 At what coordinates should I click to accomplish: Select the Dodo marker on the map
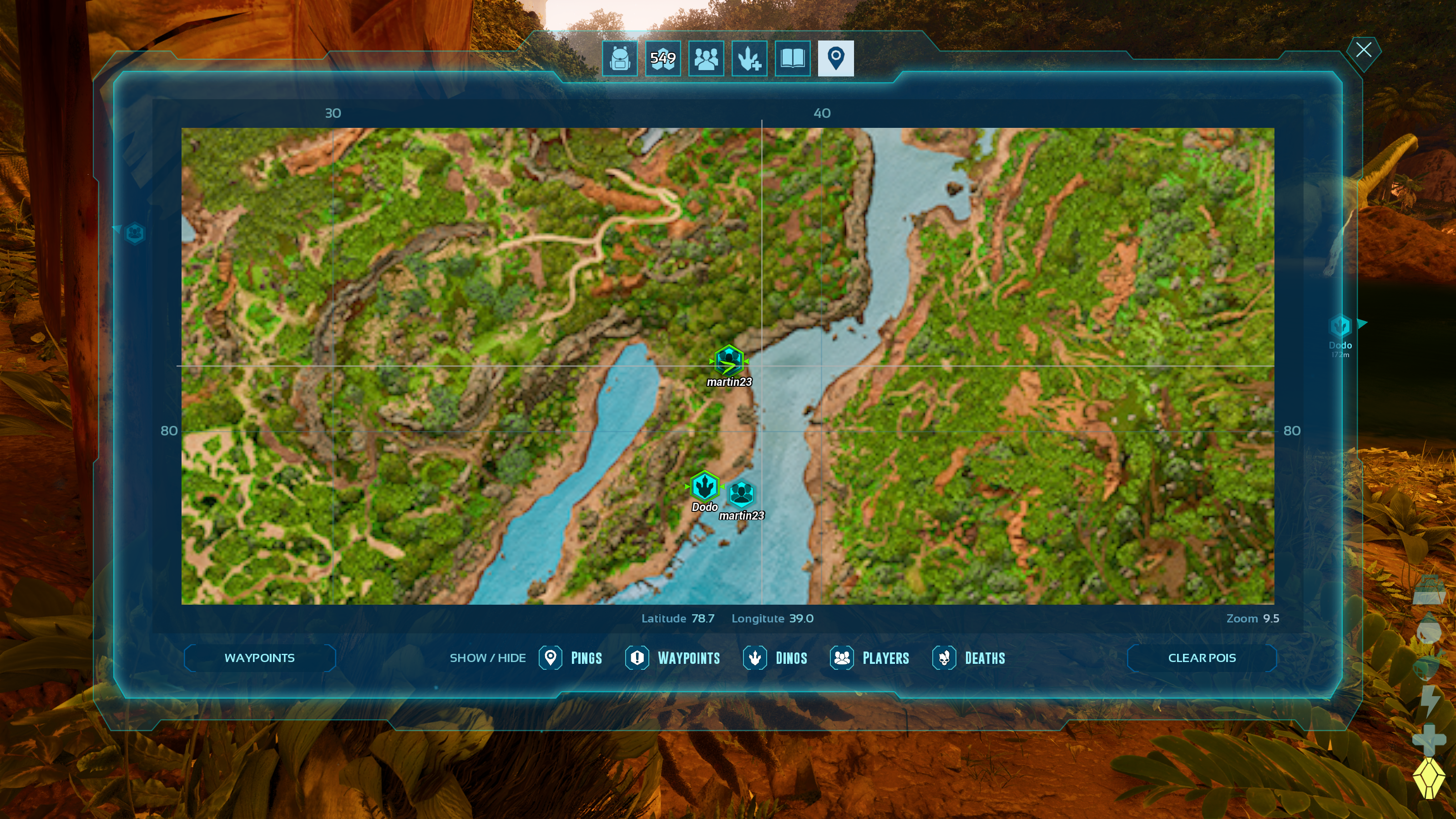(704, 486)
